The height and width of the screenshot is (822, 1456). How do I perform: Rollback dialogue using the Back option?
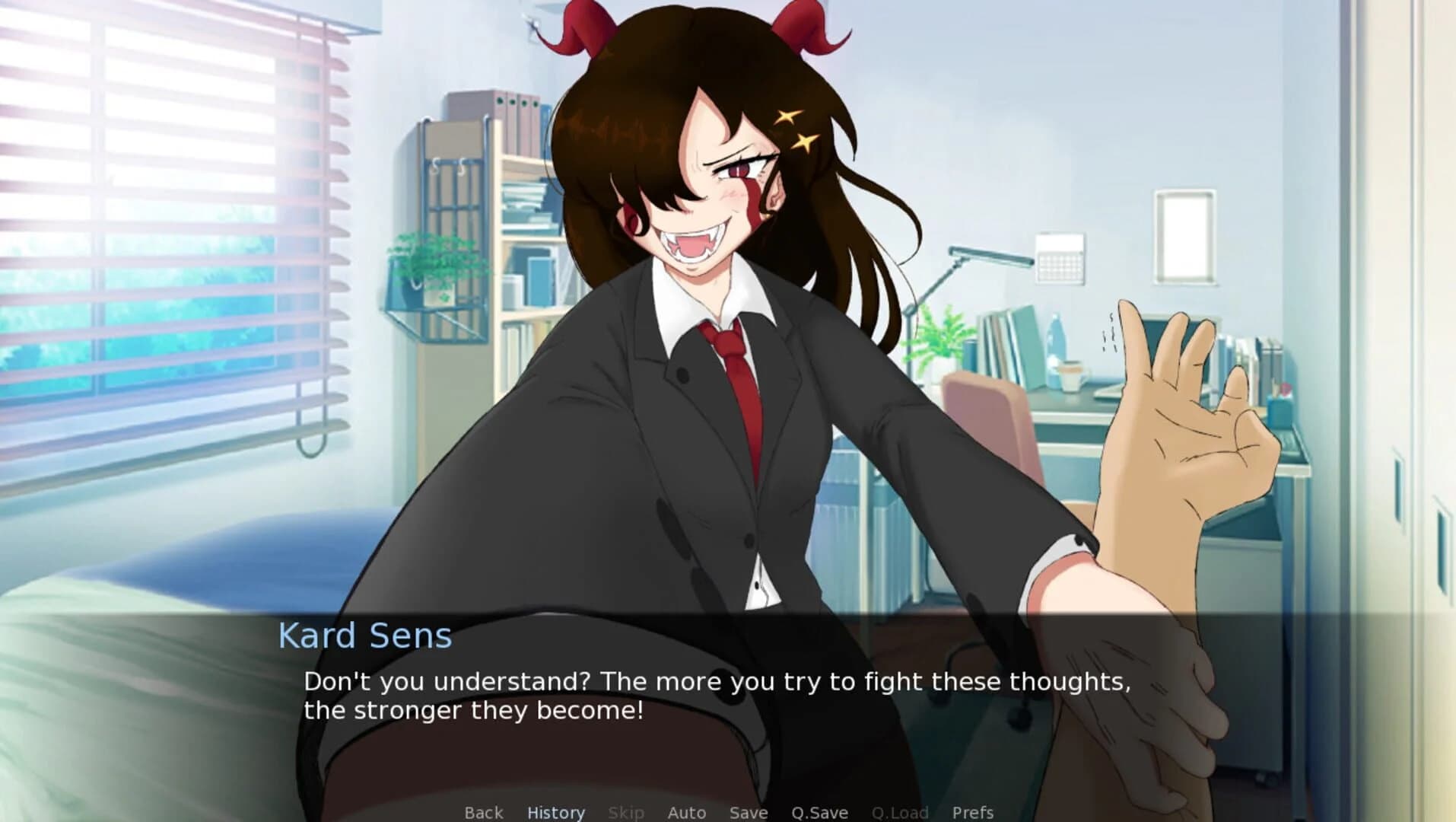[x=484, y=812]
